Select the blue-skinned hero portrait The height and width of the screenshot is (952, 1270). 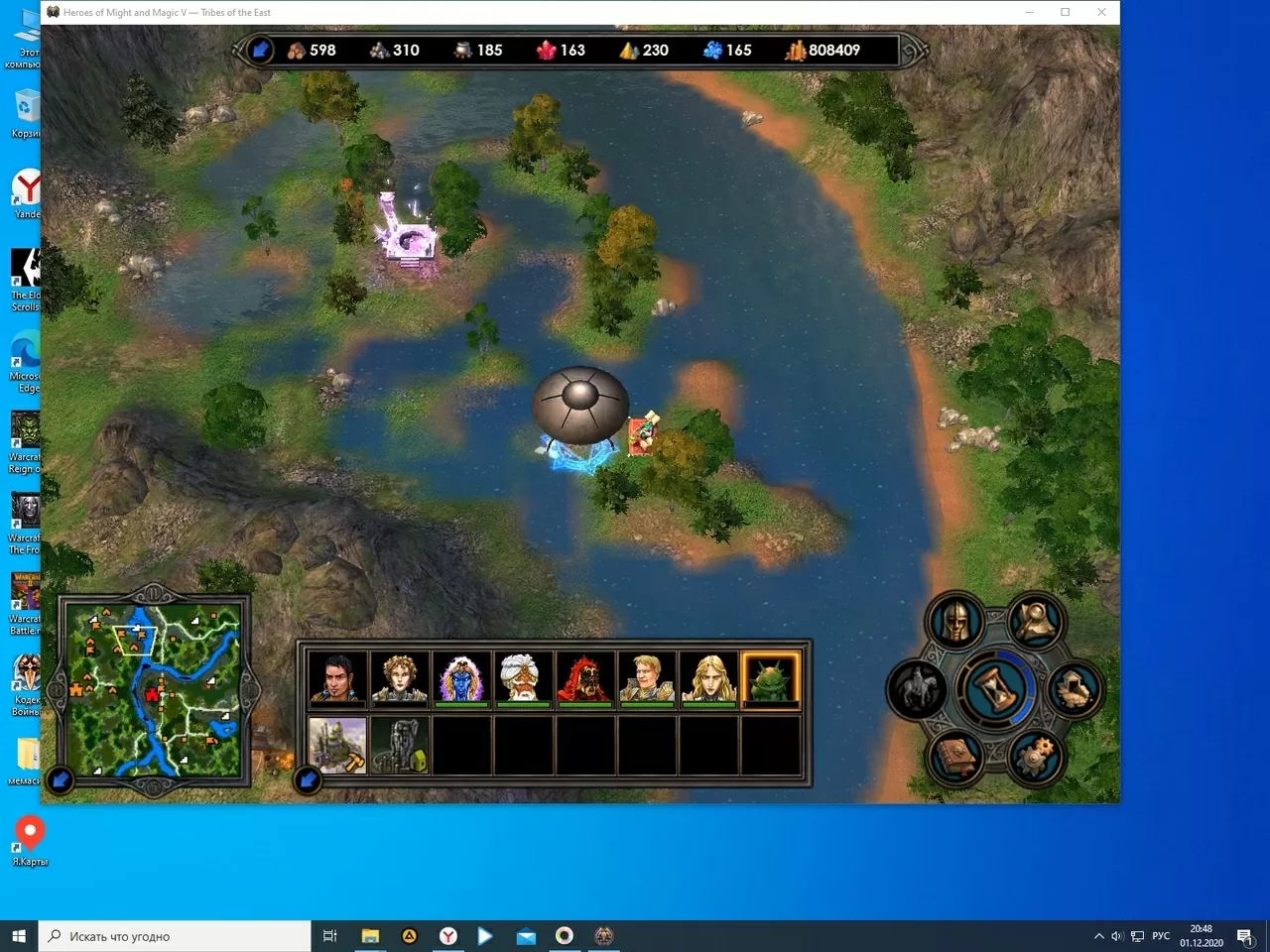coord(461,678)
